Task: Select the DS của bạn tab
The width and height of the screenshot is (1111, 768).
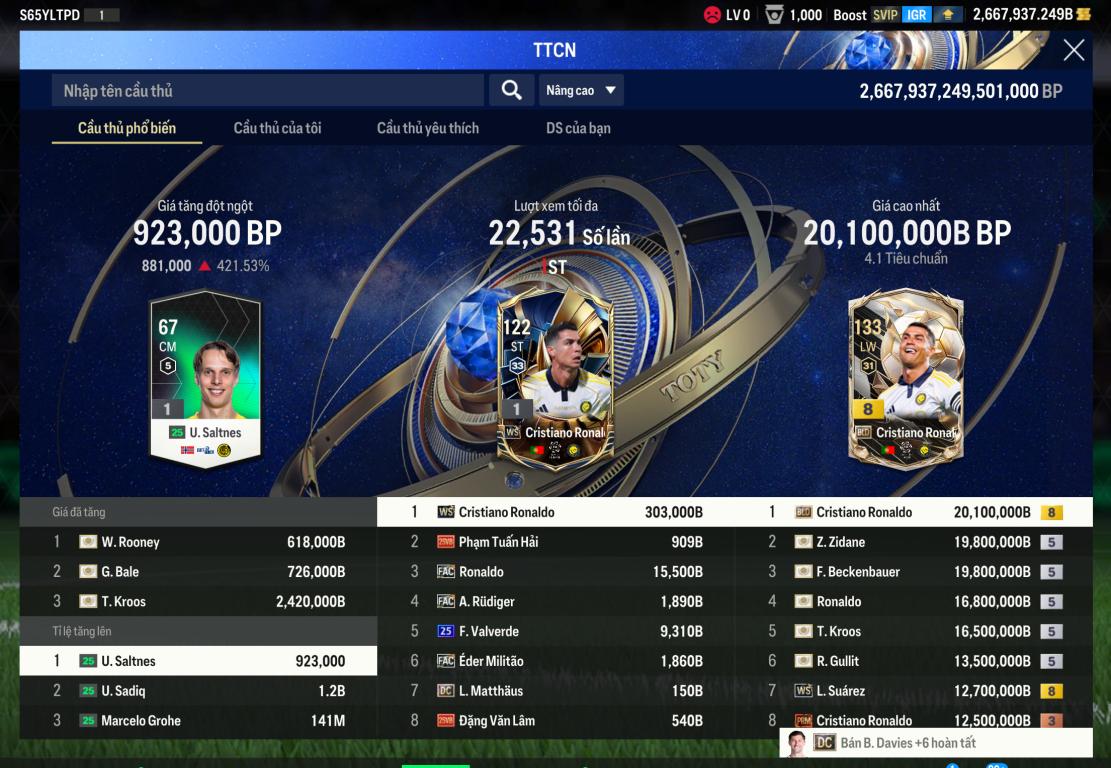Action: coord(578,128)
